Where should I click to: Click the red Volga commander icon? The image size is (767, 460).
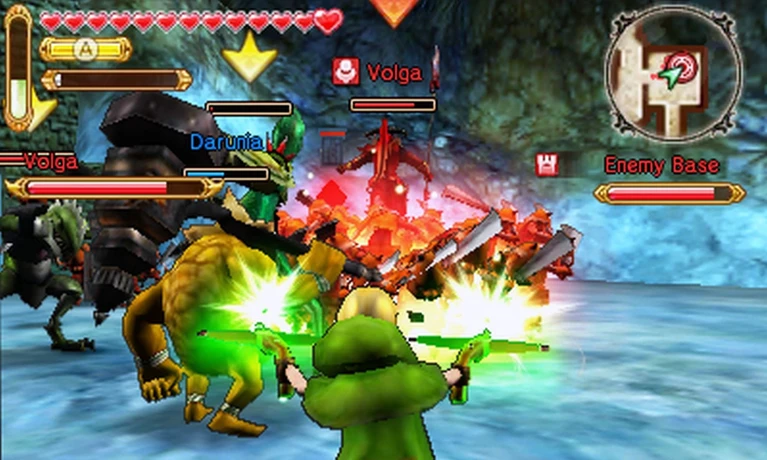tap(346, 71)
